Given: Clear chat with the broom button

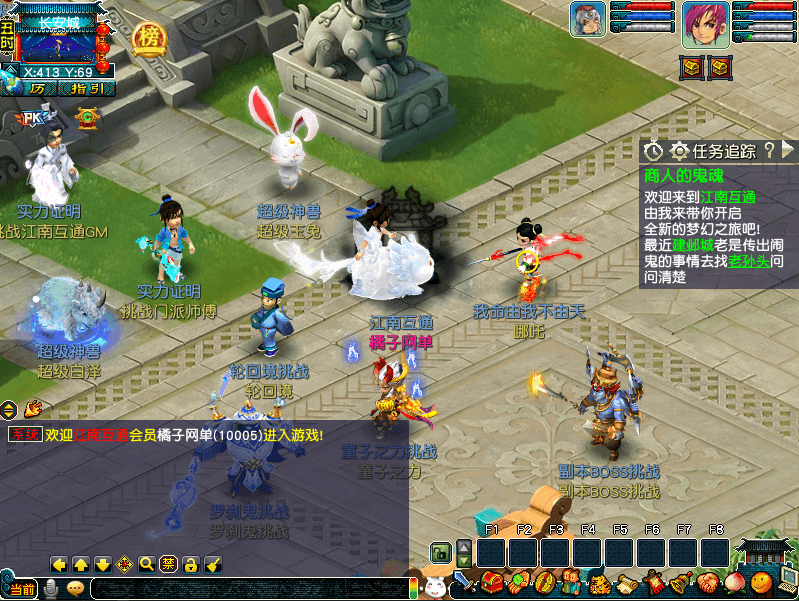Looking at the screenshot, I should point(212,564).
